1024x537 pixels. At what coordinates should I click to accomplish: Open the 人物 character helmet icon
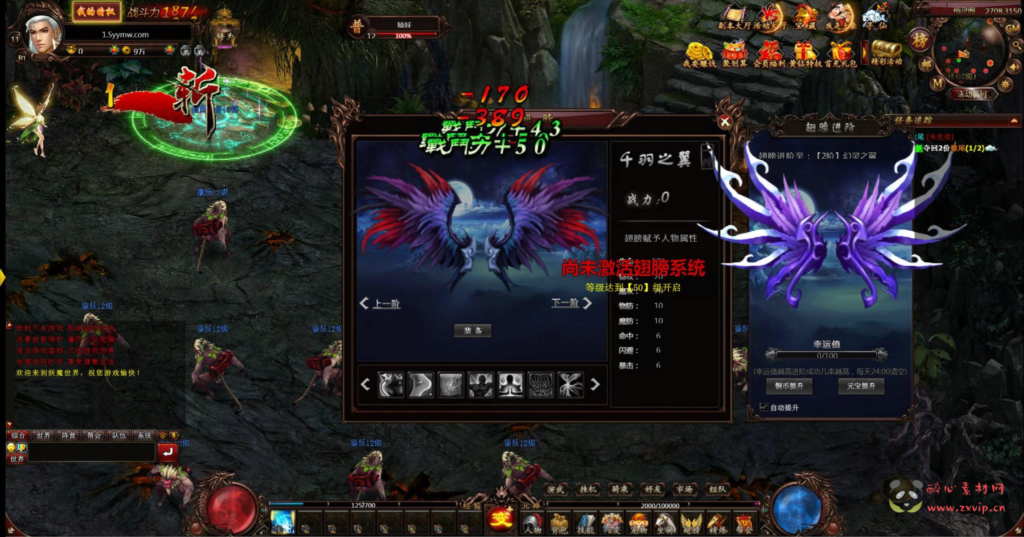pos(532,521)
